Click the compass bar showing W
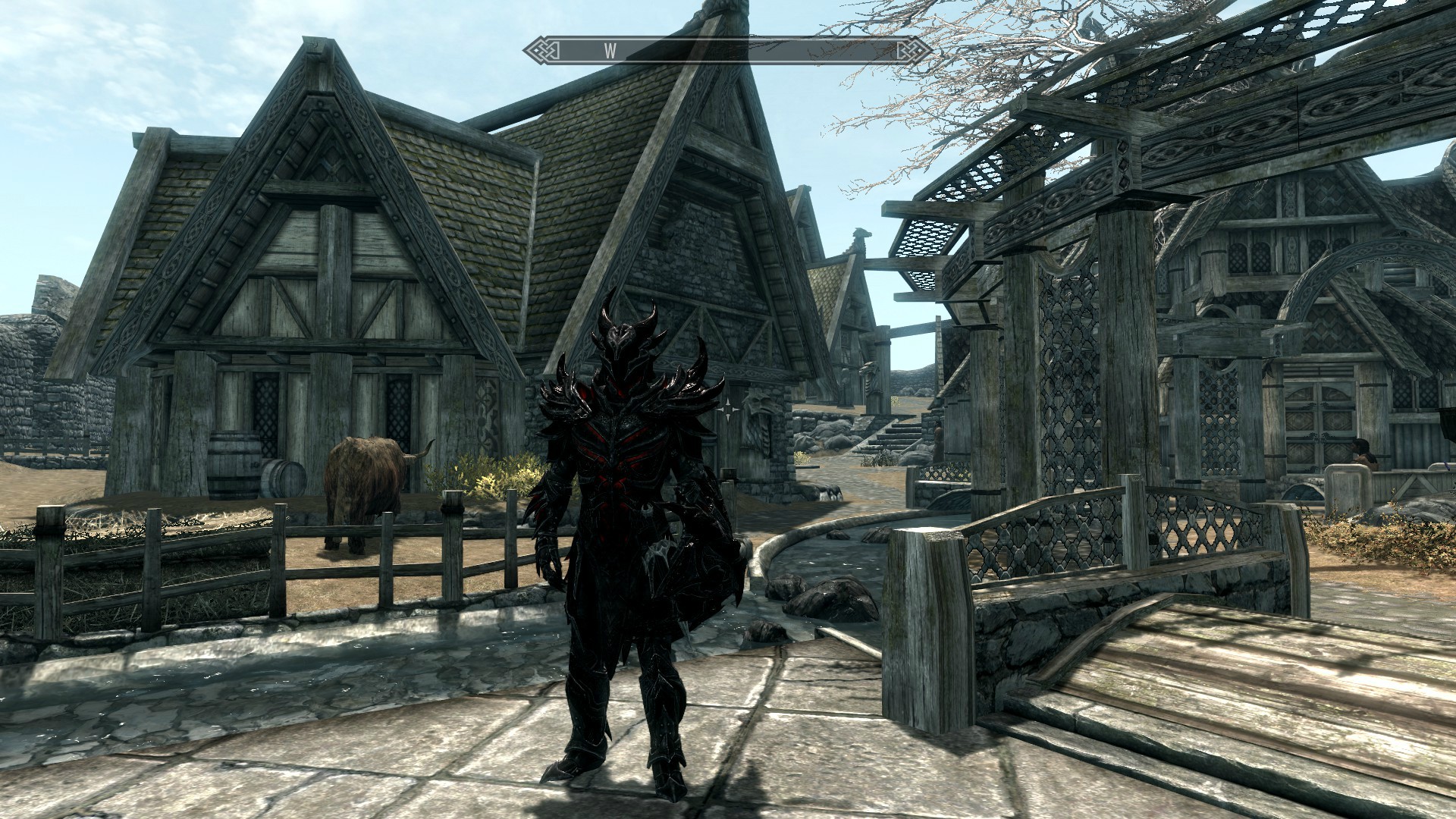The image size is (1456, 819). (728, 51)
